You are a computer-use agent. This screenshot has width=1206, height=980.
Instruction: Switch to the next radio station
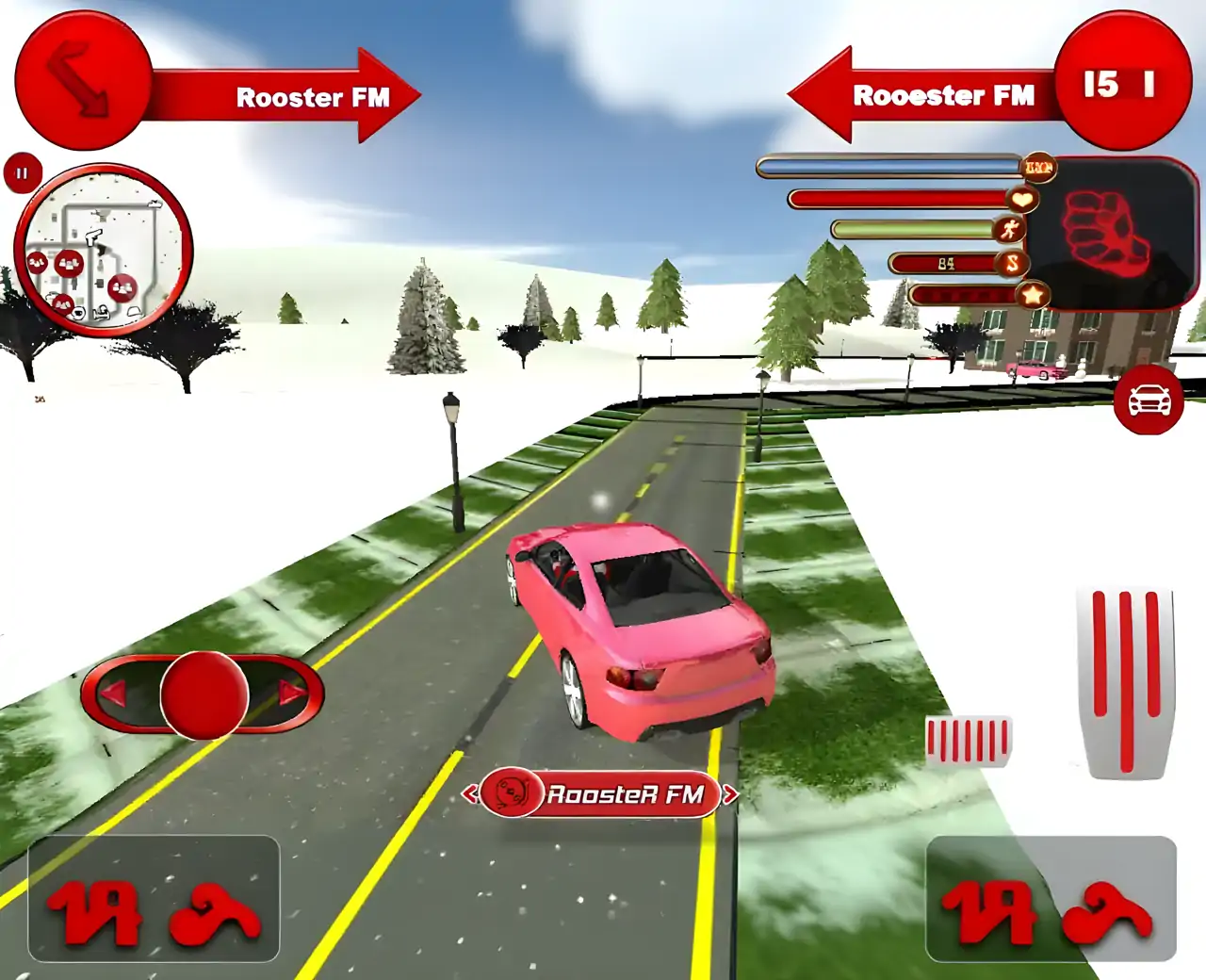[730, 794]
